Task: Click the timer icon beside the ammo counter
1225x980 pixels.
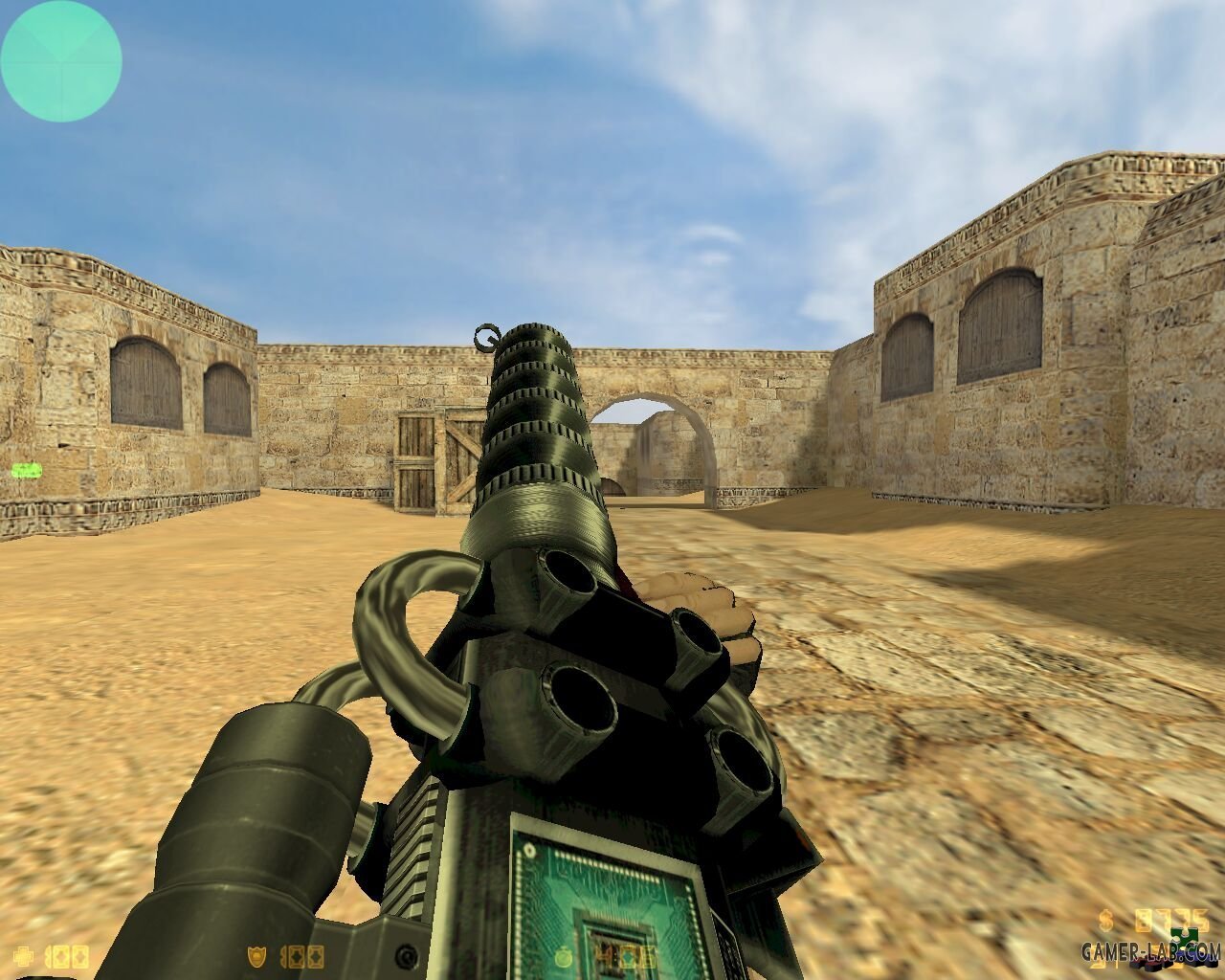Action: 563,955
